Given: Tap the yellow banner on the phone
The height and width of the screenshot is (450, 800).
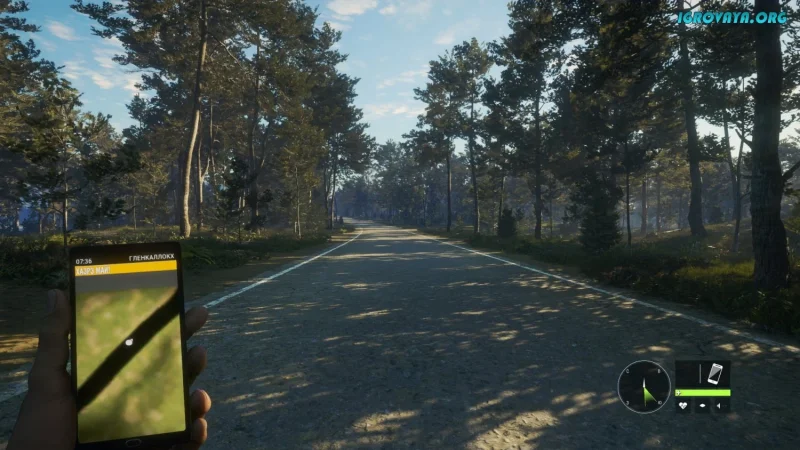Looking at the screenshot, I should point(125,269).
